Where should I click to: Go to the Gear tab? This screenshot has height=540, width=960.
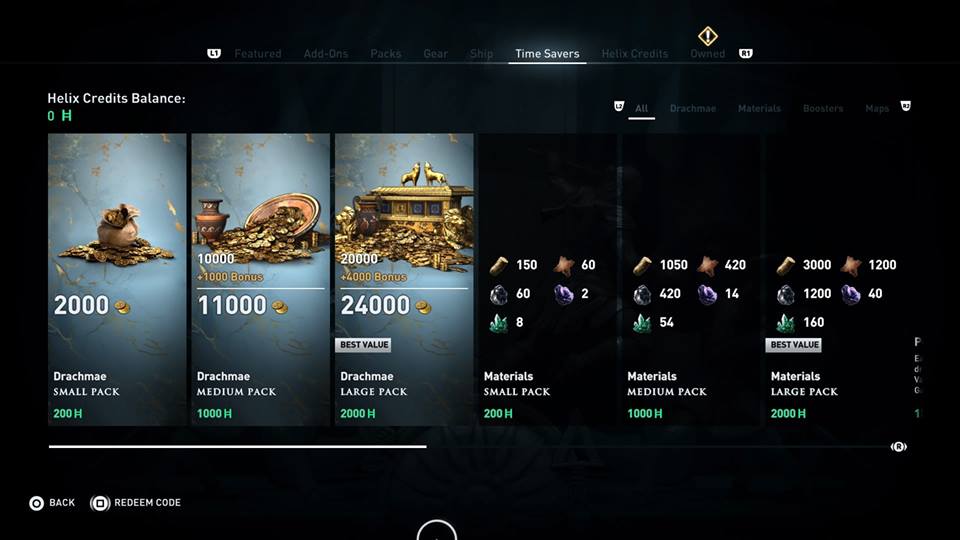[436, 54]
